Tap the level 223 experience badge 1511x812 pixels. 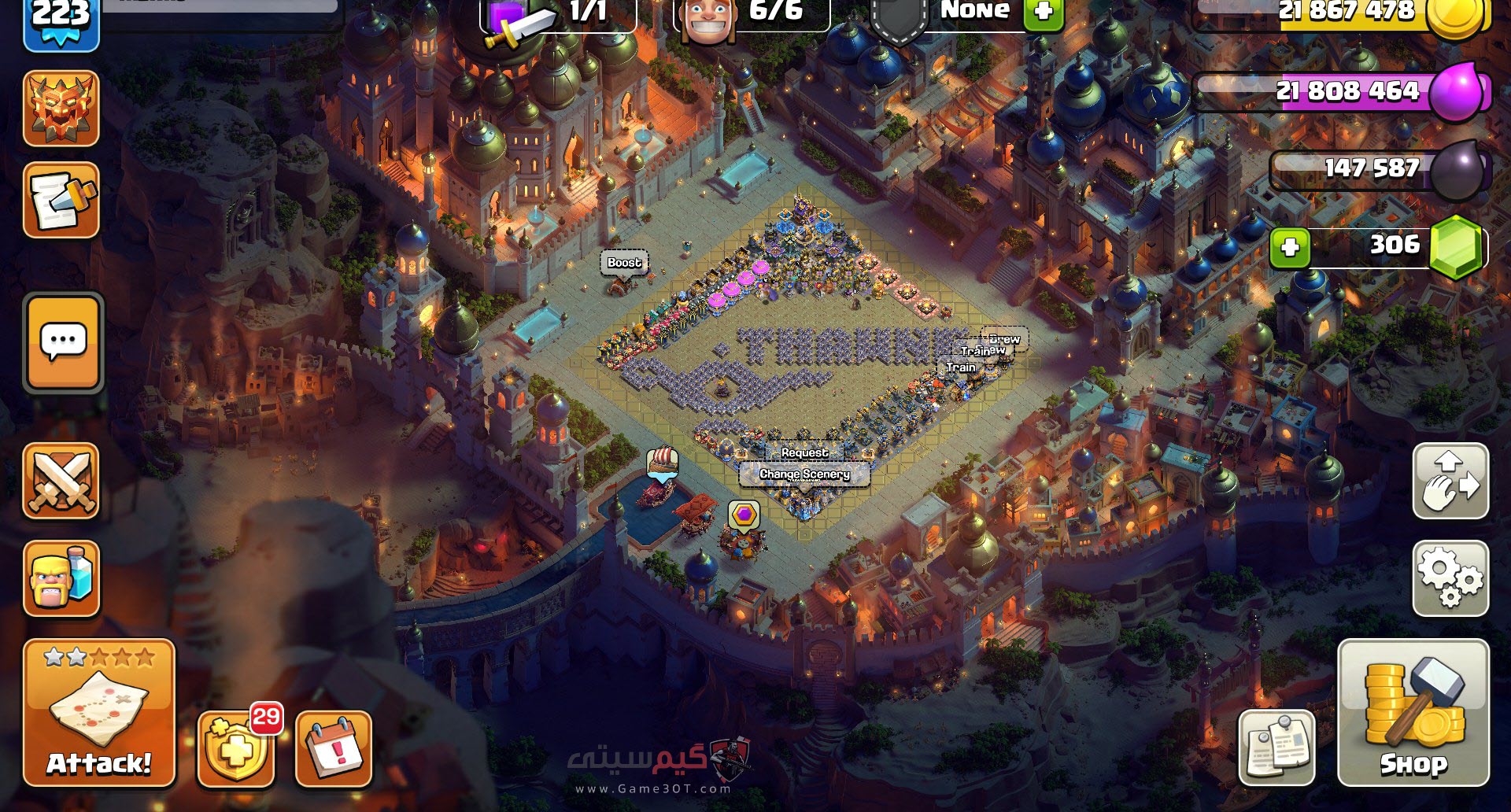[x=61, y=20]
